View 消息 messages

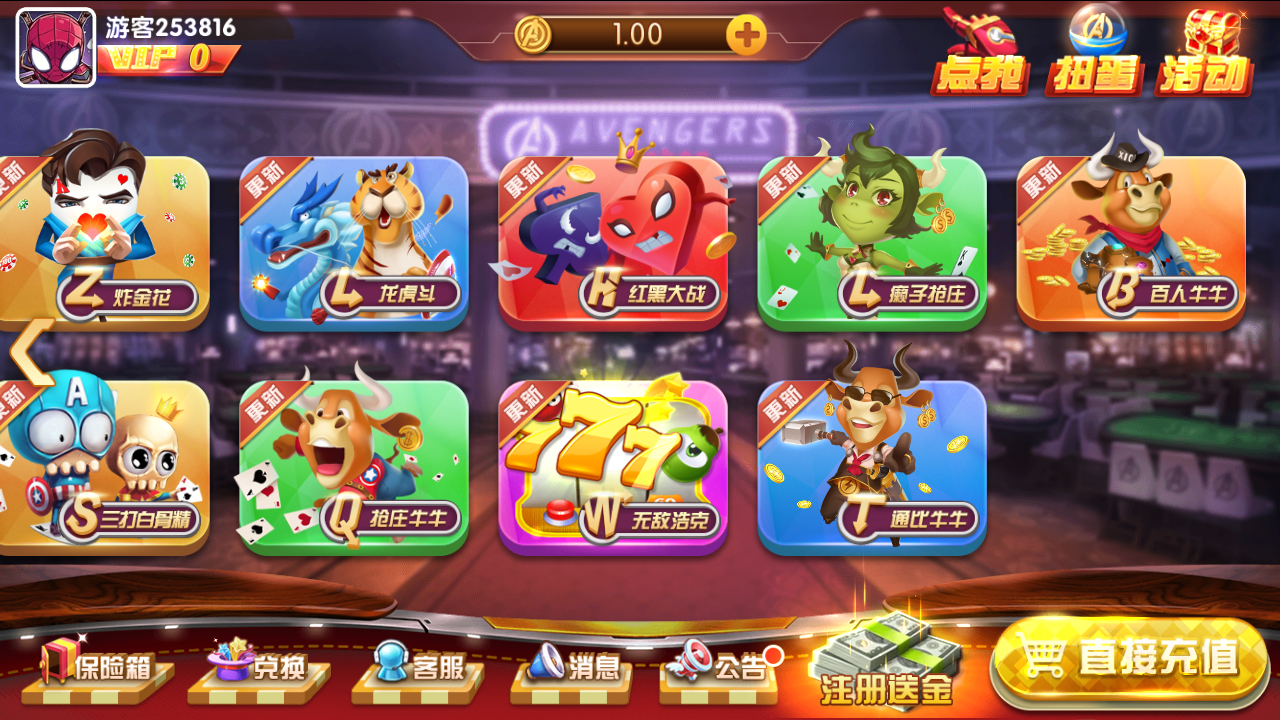pyautogui.click(x=573, y=666)
